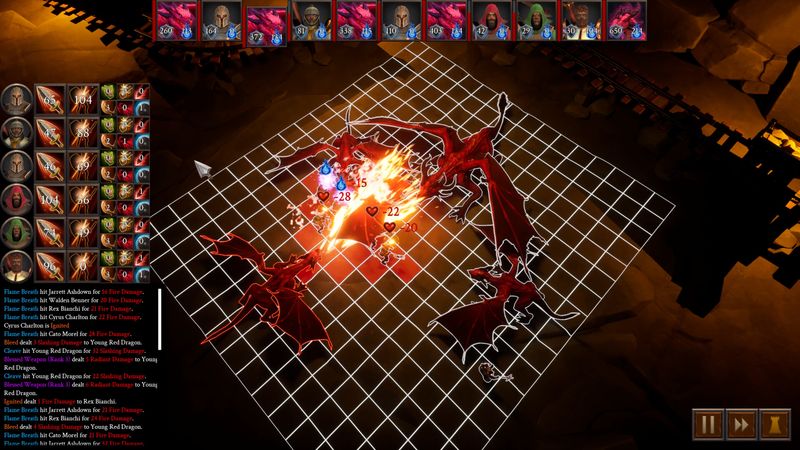Choose the turn-order red-hooded portrait with 42 health
The image size is (800, 450).
pyautogui.click(x=490, y=20)
